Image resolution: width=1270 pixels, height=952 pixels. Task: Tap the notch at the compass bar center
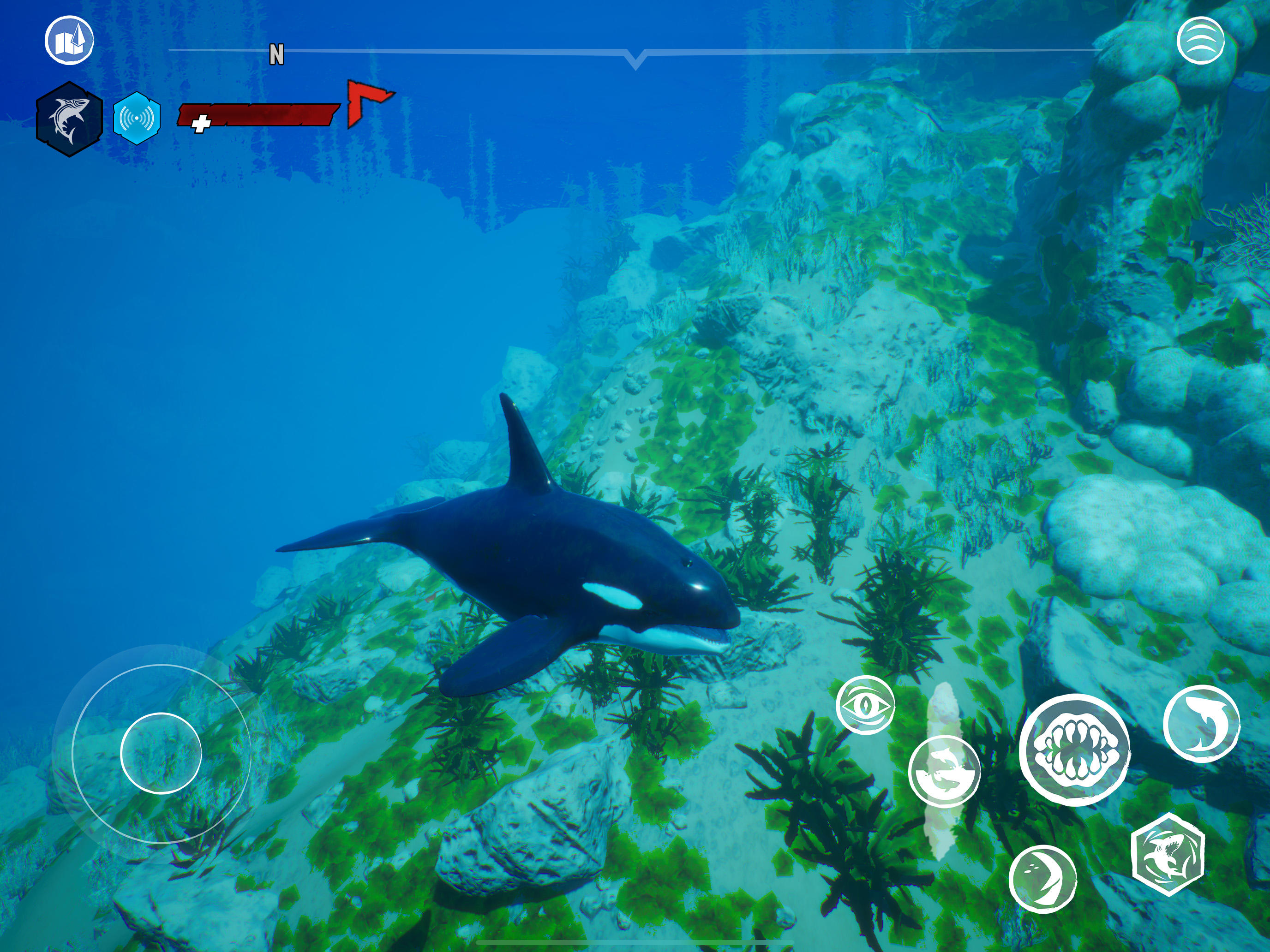[635, 58]
